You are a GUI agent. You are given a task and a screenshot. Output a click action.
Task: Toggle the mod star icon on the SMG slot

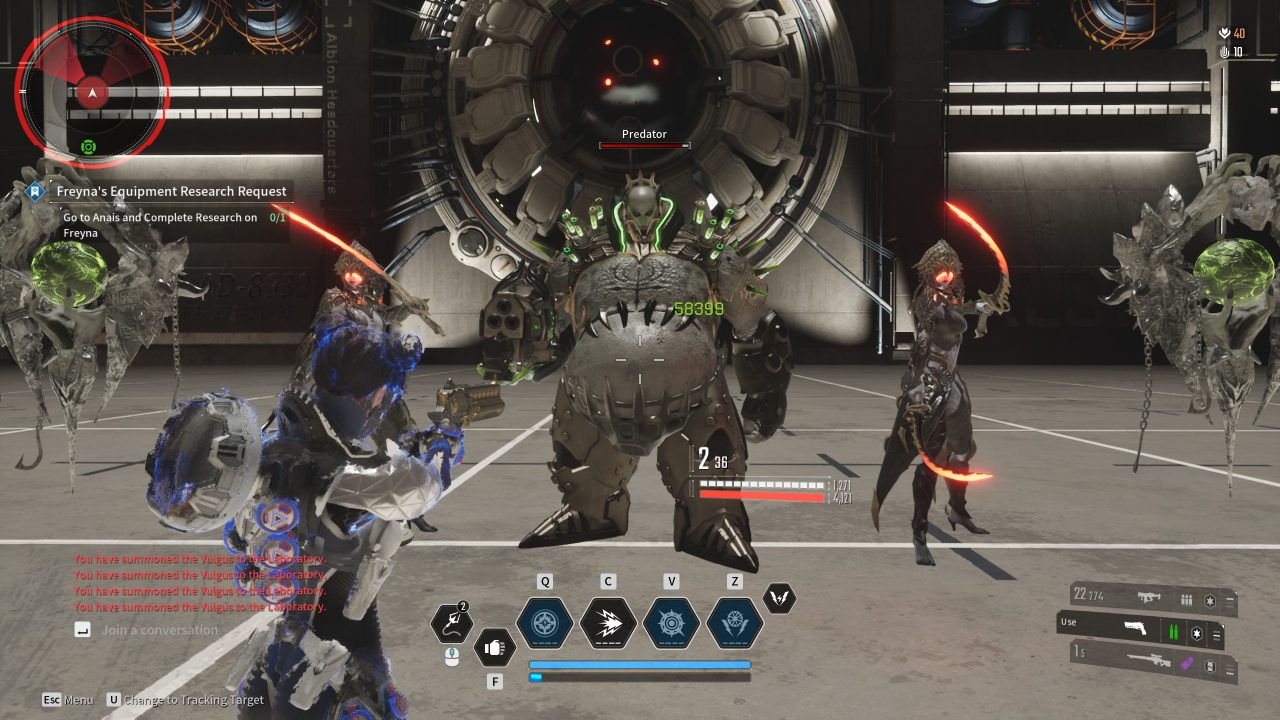[x=1211, y=600]
